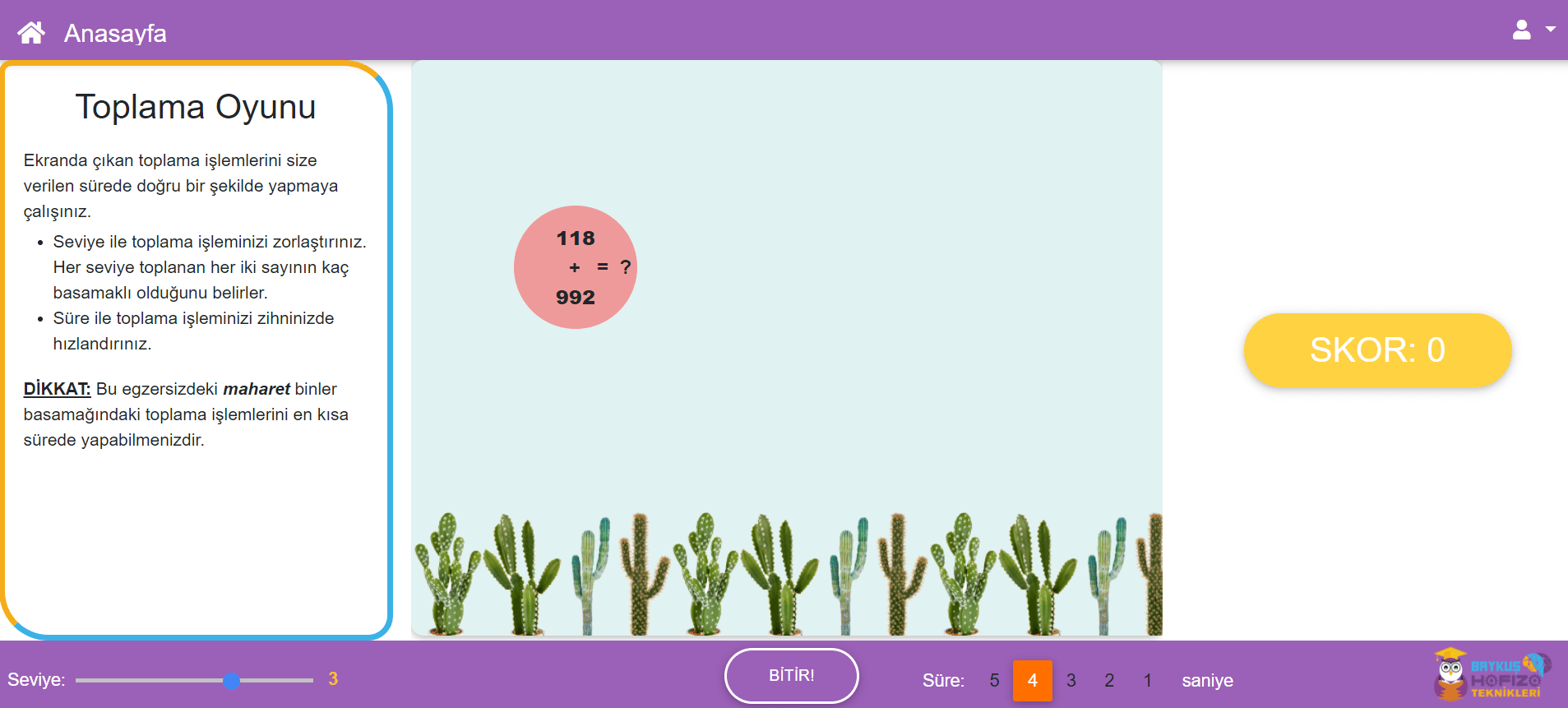The height and width of the screenshot is (708, 1568).
Task: Choose 3 seconds for Süre
Action: (1071, 681)
